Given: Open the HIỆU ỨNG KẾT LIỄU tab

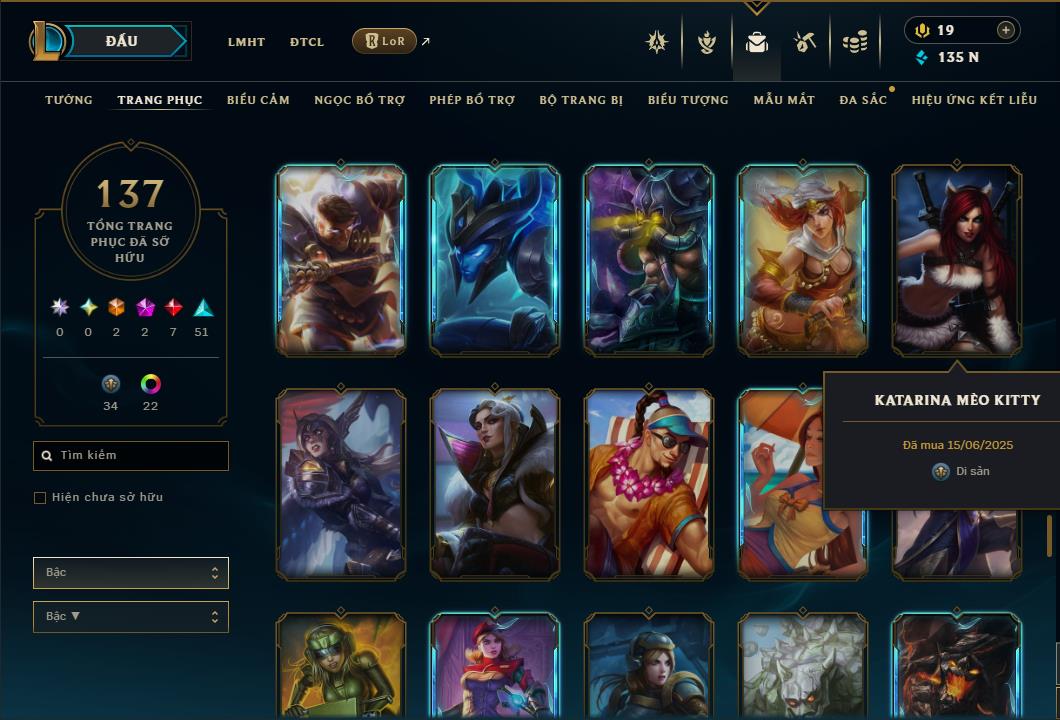Looking at the screenshot, I should (x=974, y=100).
